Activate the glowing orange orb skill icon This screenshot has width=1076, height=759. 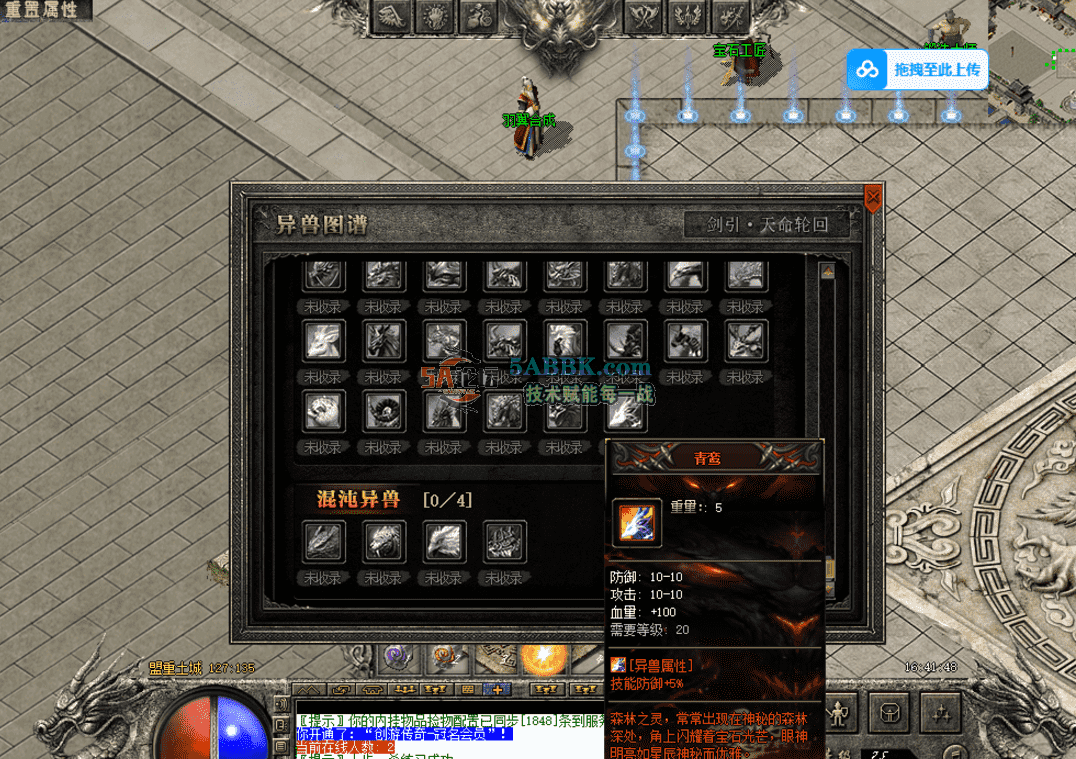tap(545, 659)
